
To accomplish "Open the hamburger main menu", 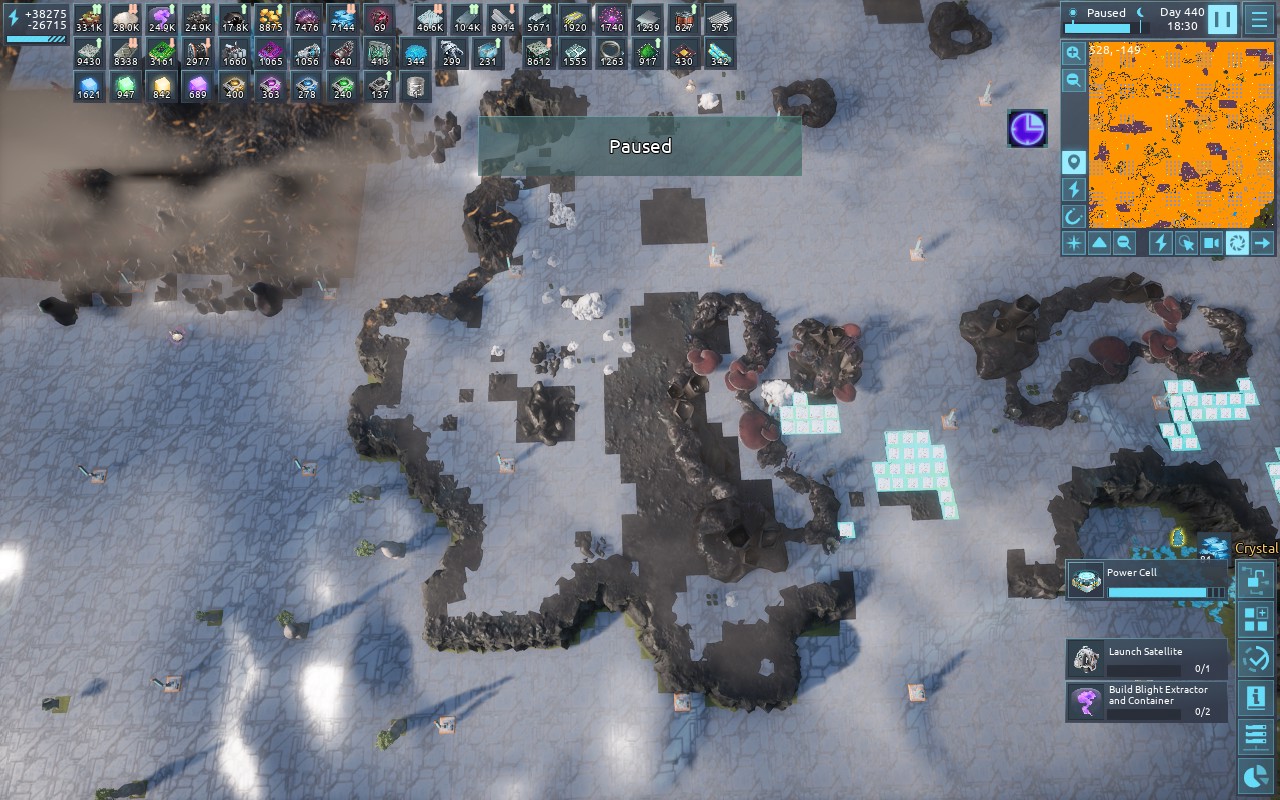I will 1258,19.
